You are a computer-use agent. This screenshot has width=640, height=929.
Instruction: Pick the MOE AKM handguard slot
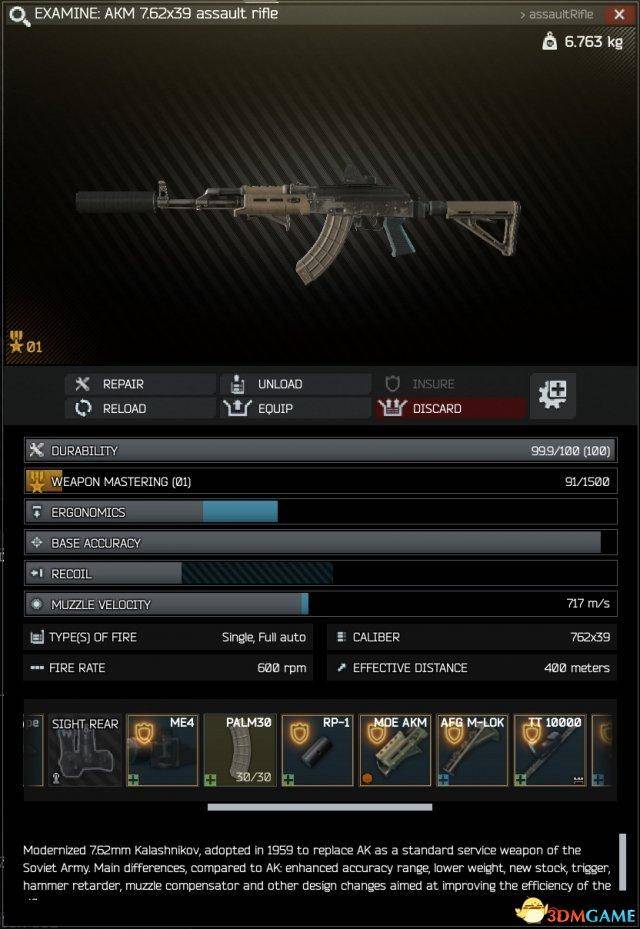[396, 751]
